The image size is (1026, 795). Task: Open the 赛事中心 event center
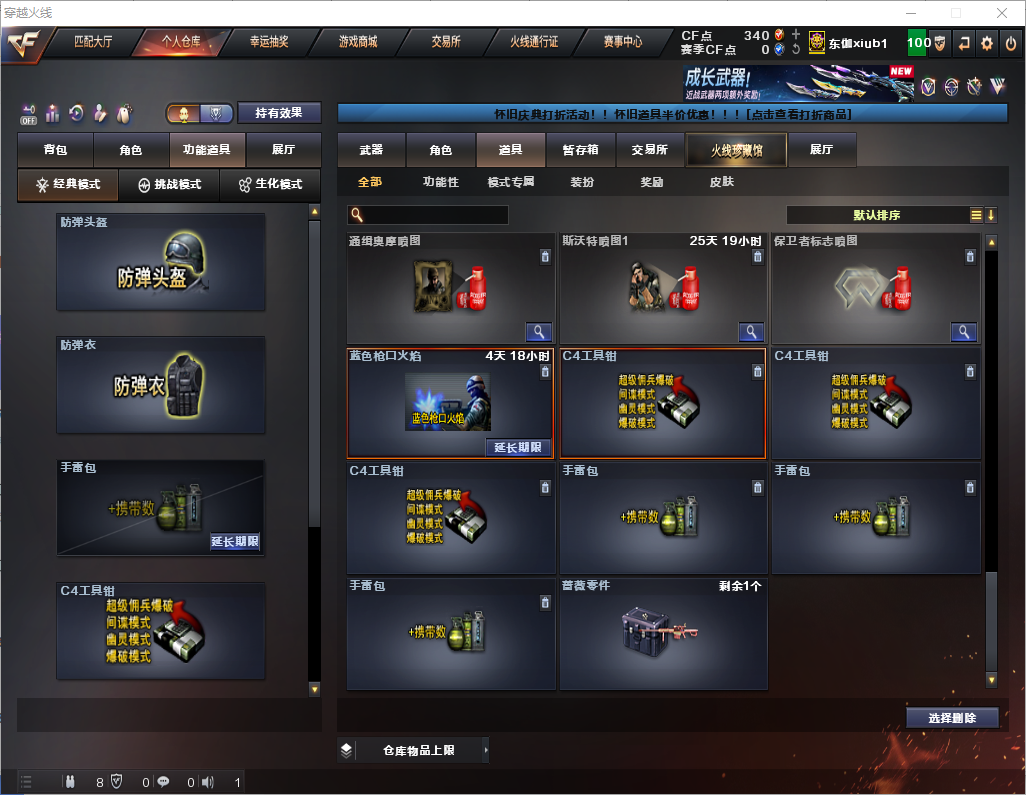[622, 42]
